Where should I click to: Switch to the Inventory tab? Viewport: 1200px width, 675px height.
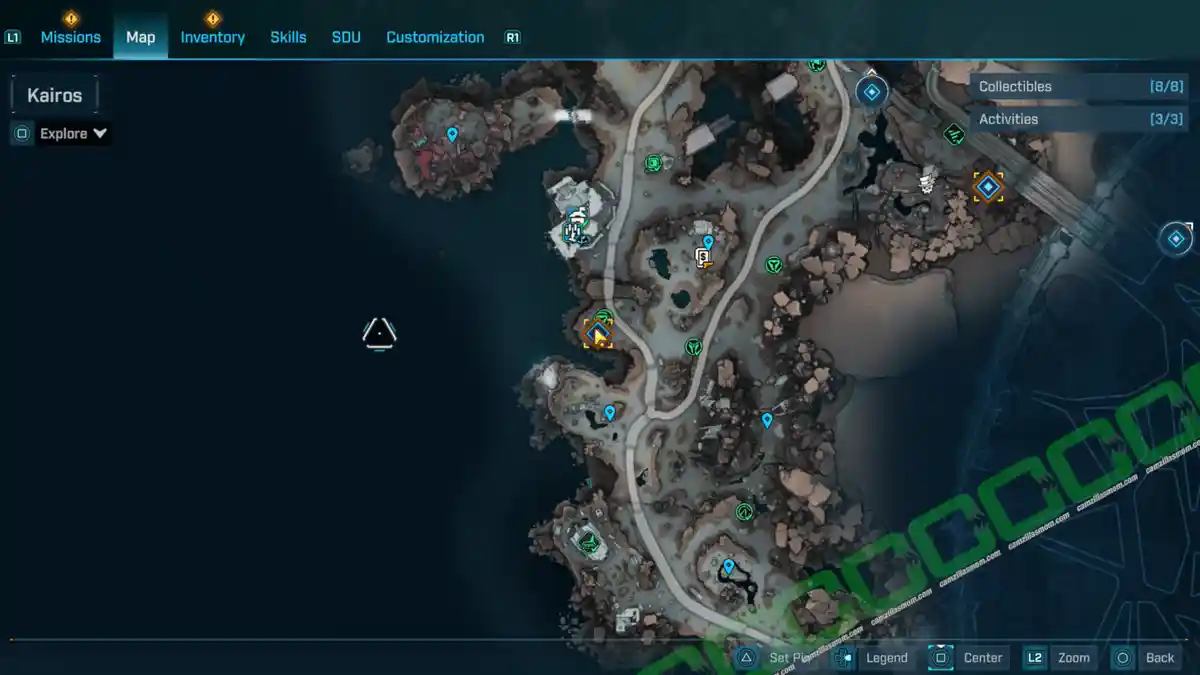[212, 37]
